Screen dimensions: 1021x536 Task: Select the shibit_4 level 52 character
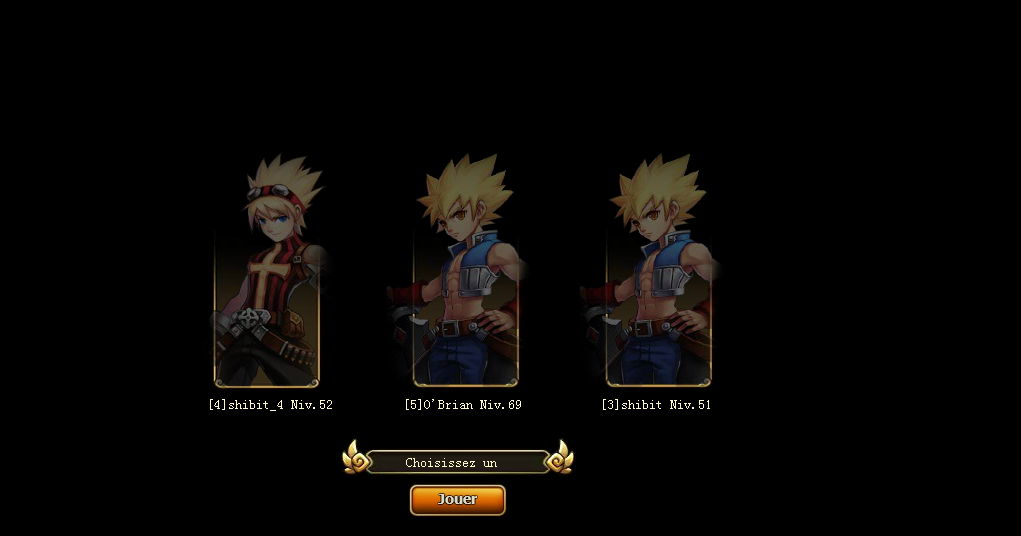click(267, 290)
